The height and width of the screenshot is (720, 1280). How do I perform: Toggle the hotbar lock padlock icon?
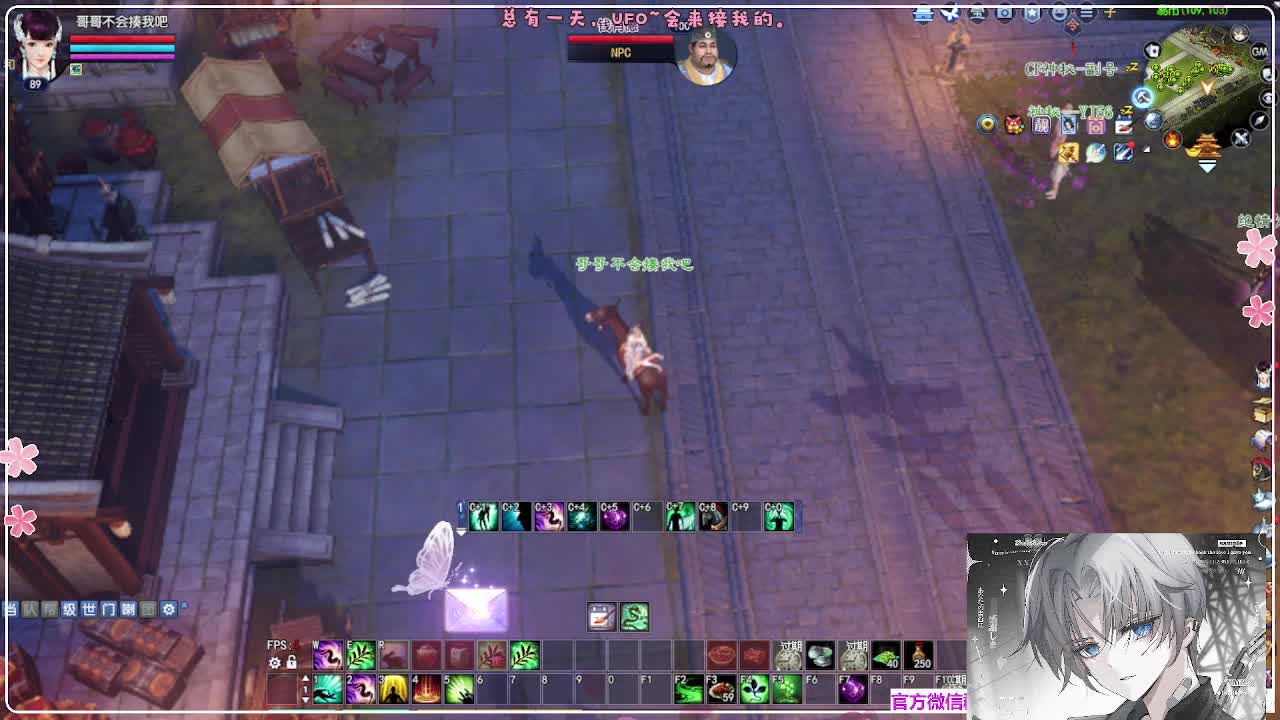click(291, 663)
